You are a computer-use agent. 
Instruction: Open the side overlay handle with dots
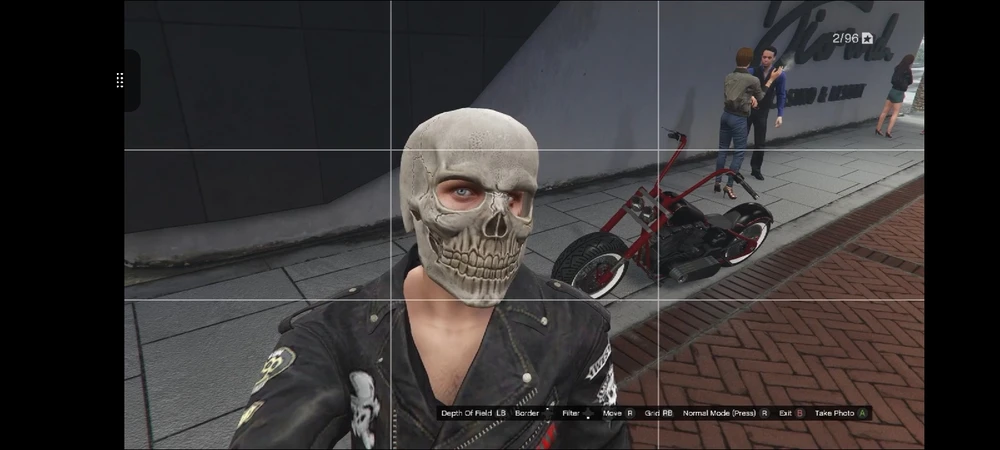click(x=121, y=80)
